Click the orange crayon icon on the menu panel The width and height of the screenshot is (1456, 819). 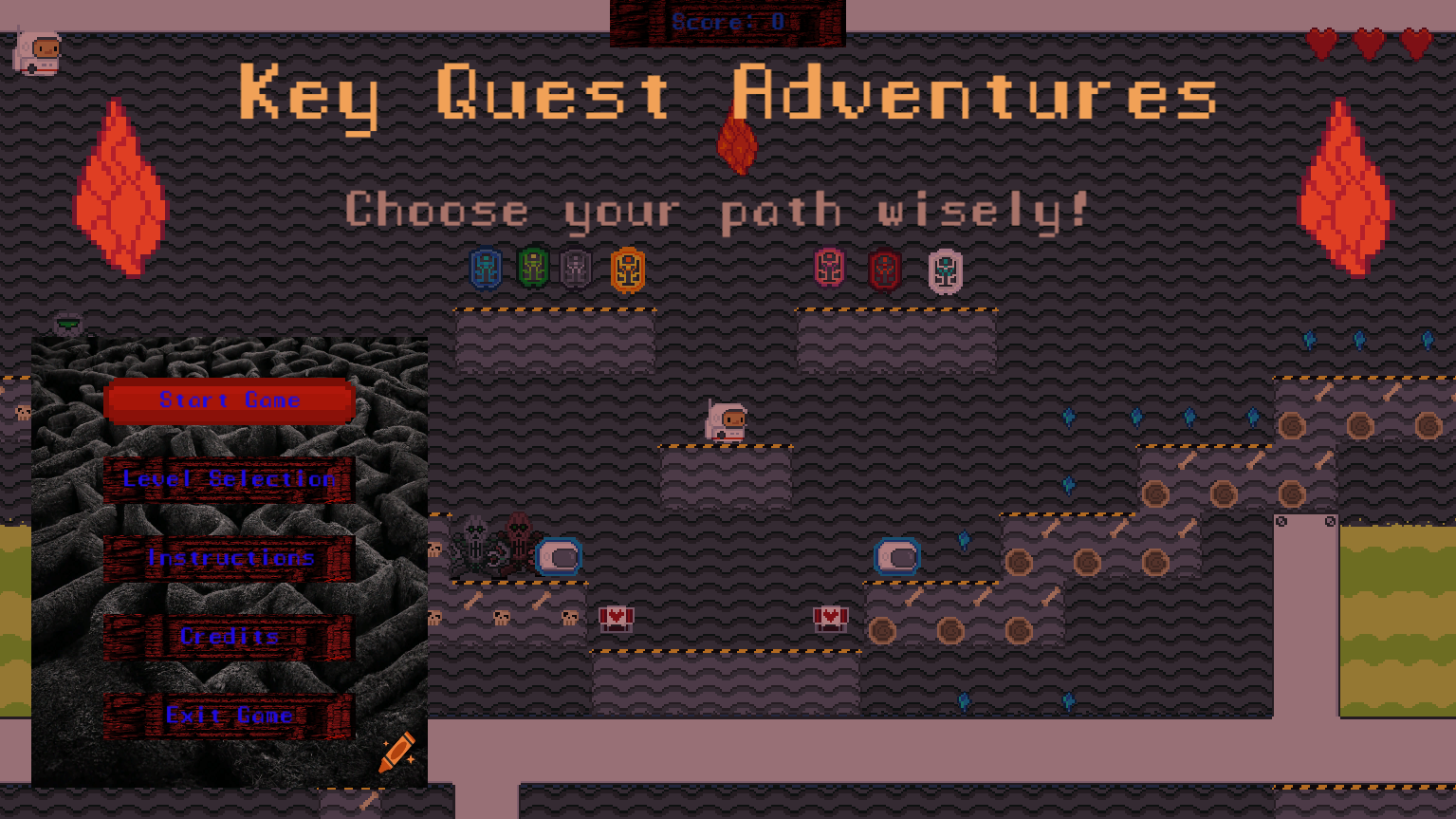coord(397,753)
